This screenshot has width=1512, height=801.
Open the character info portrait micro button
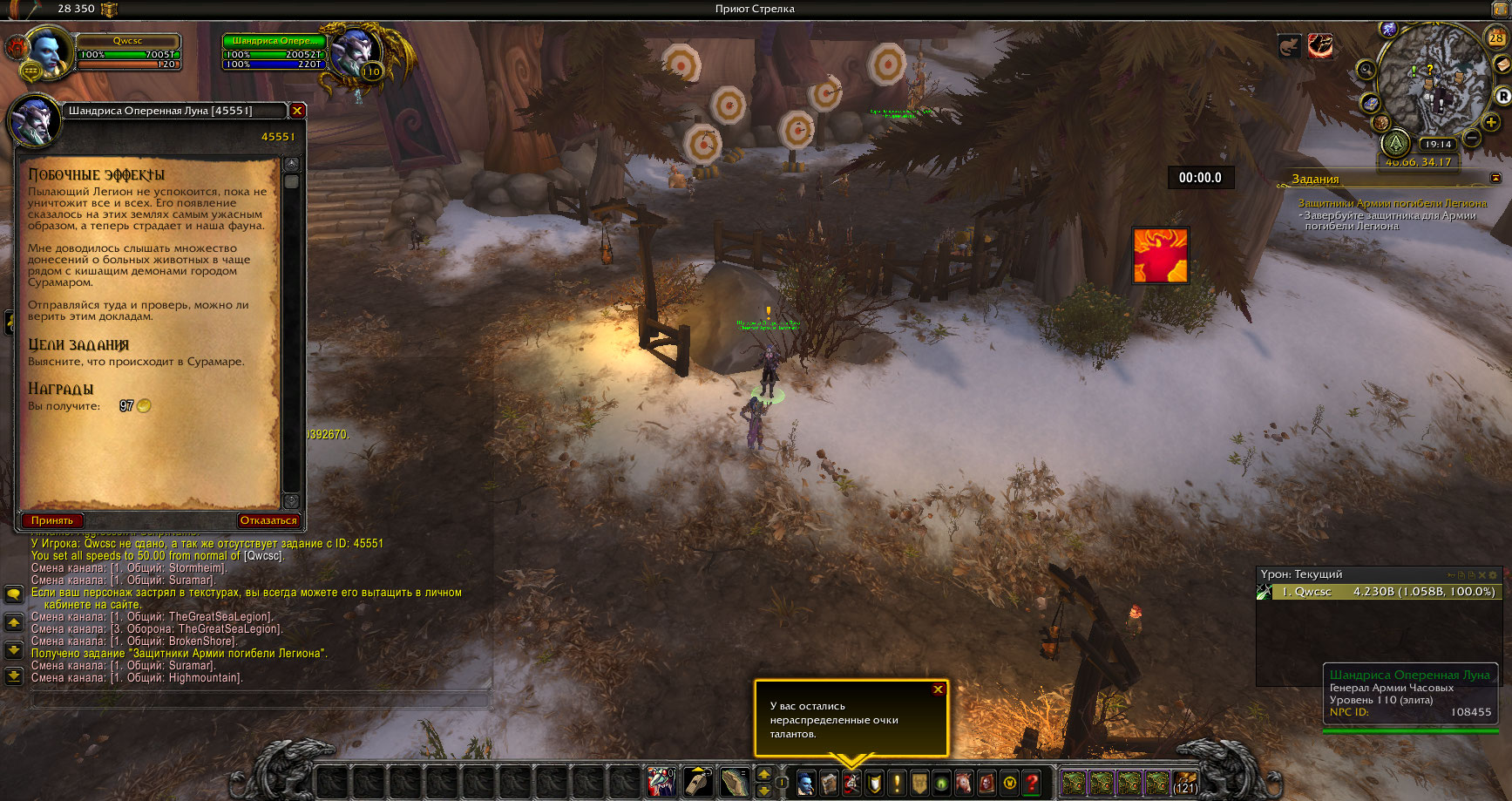806,783
